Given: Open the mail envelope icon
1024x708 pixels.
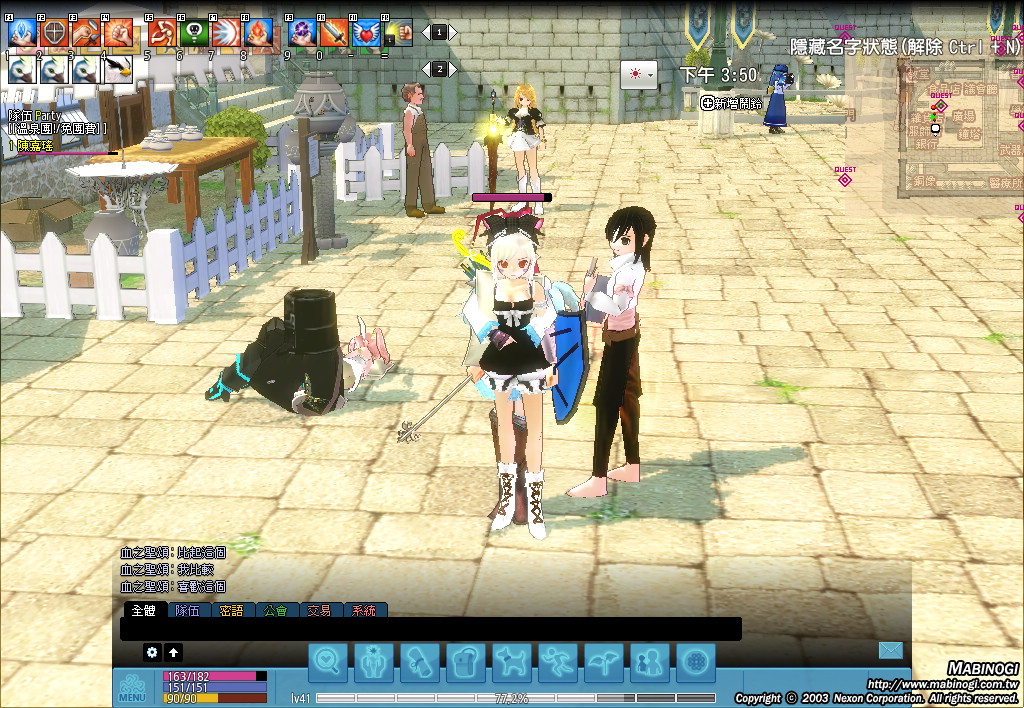Looking at the screenshot, I should (890, 651).
